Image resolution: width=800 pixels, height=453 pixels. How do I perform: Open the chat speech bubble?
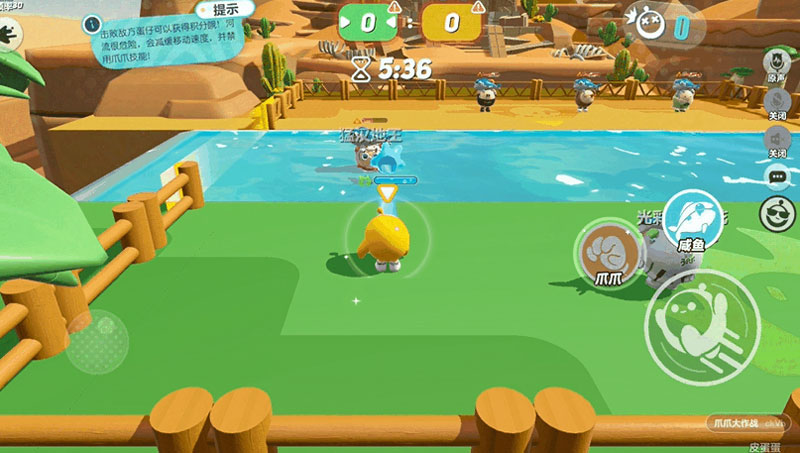coord(775,176)
